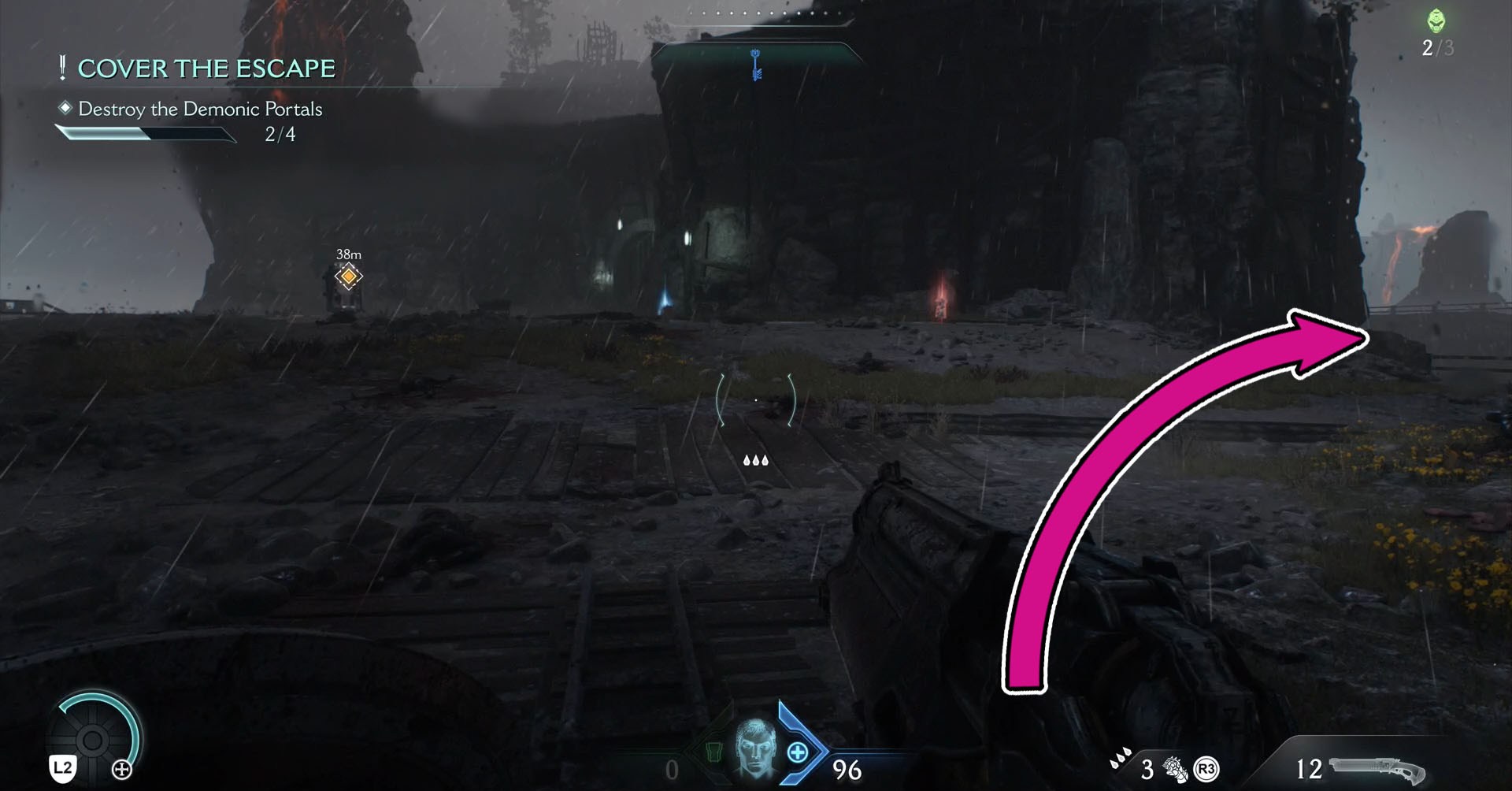The width and height of the screenshot is (1512, 791).
Task: Select the Cover the Escape objective title
Action: [206, 69]
